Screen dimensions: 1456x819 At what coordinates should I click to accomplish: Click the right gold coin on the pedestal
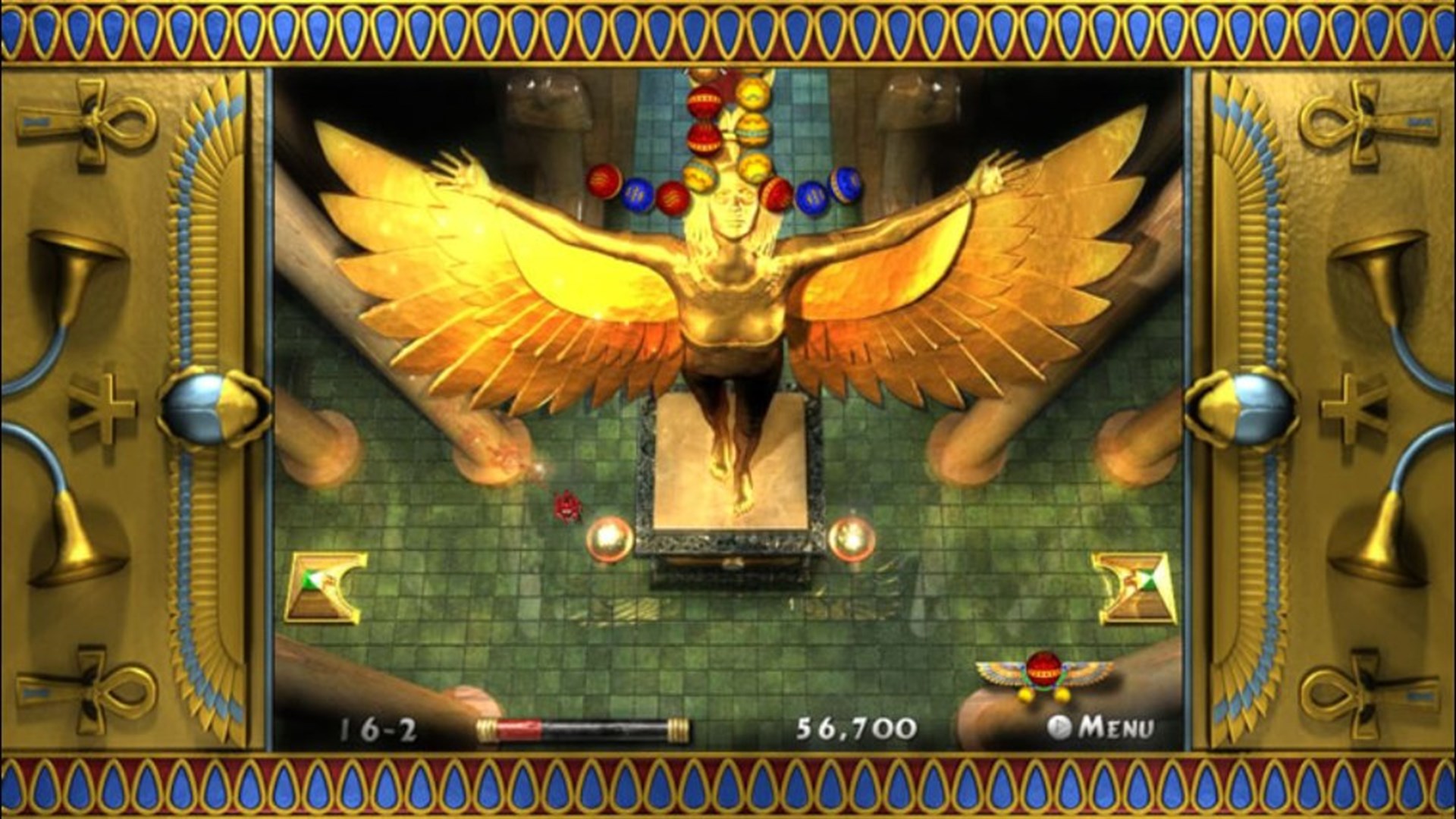(x=850, y=539)
